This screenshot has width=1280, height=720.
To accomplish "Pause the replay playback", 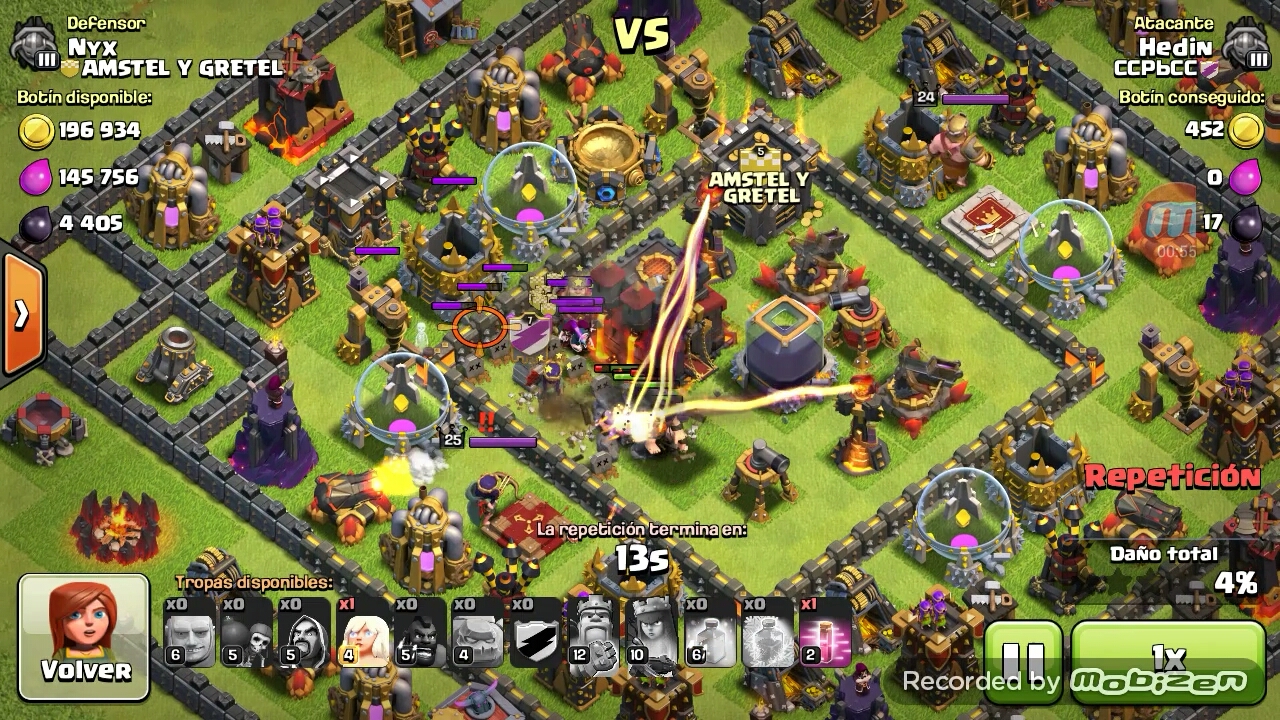I will (1022, 660).
